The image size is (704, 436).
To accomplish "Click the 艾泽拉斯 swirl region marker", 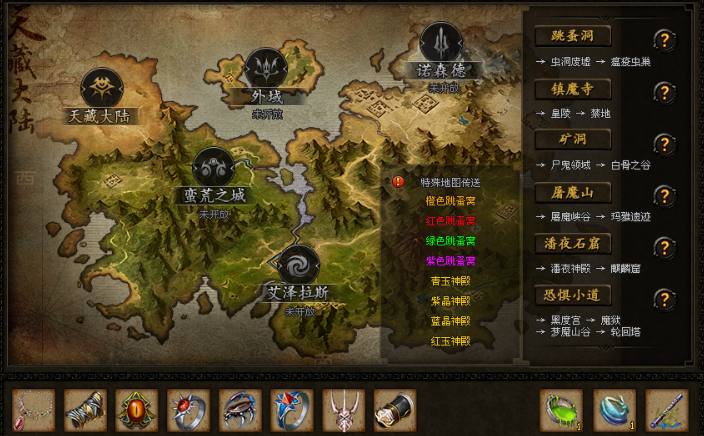I will tap(298, 267).
